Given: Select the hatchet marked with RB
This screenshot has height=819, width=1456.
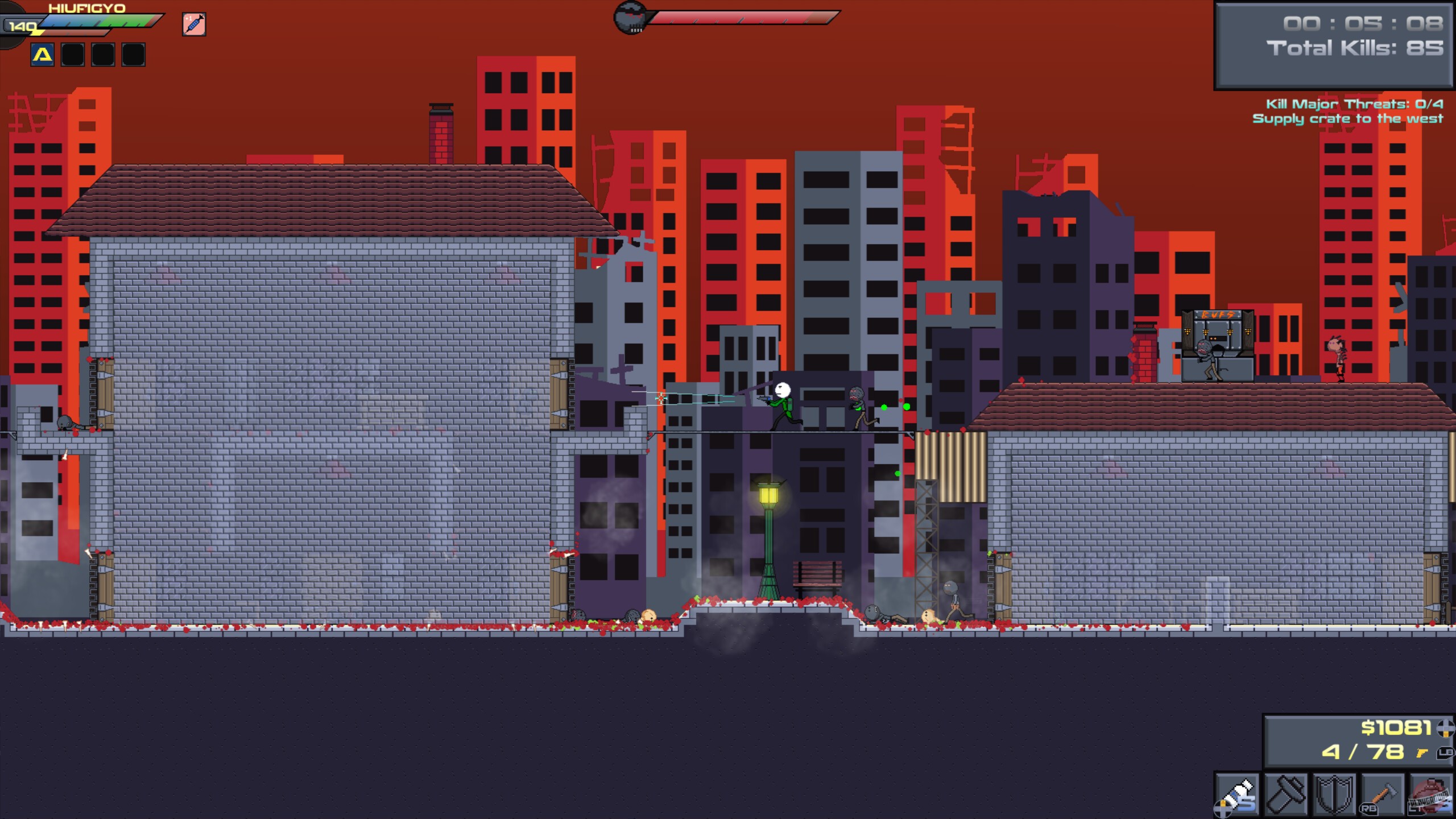Looking at the screenshot, I should point(1382,794).
